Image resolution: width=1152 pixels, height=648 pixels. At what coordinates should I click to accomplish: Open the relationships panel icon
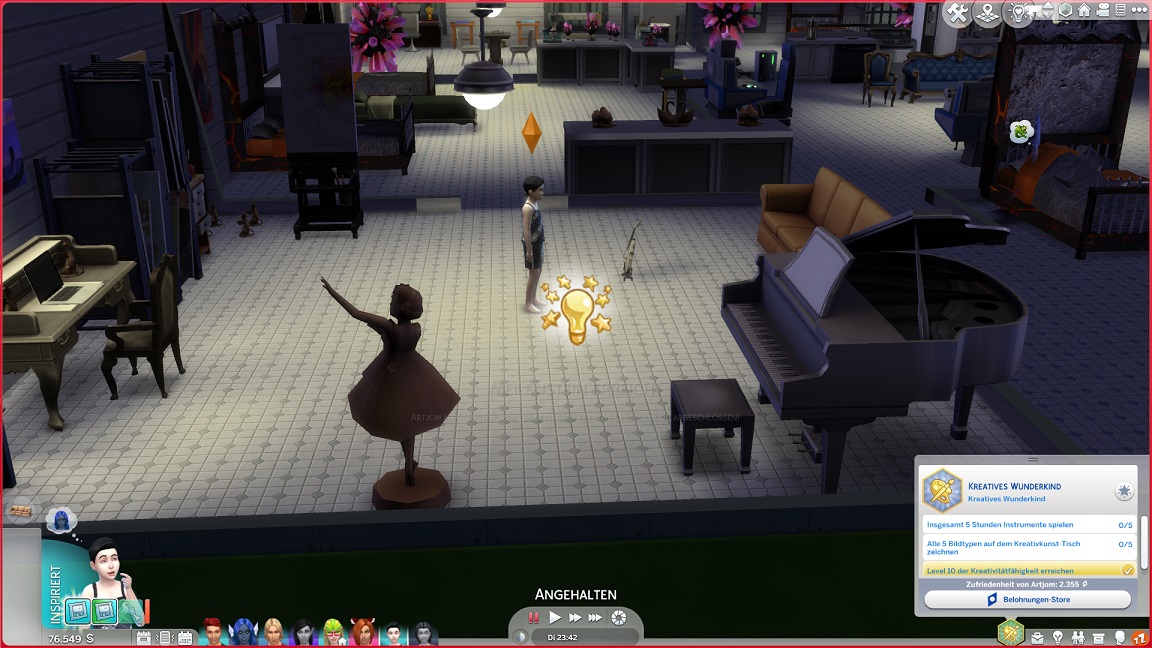point(1078,637)
